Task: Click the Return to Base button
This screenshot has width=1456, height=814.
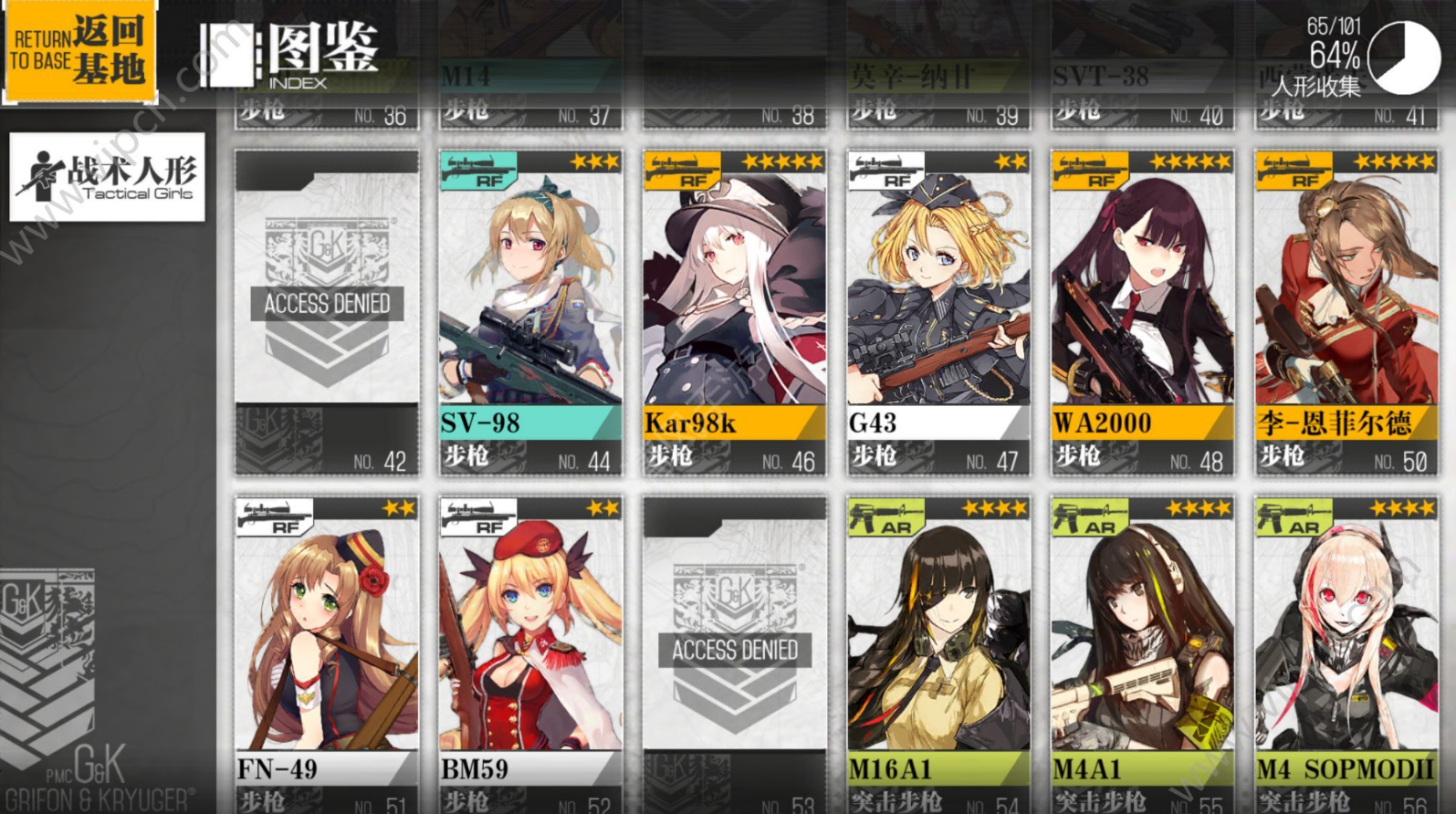Action: [79, 52]
